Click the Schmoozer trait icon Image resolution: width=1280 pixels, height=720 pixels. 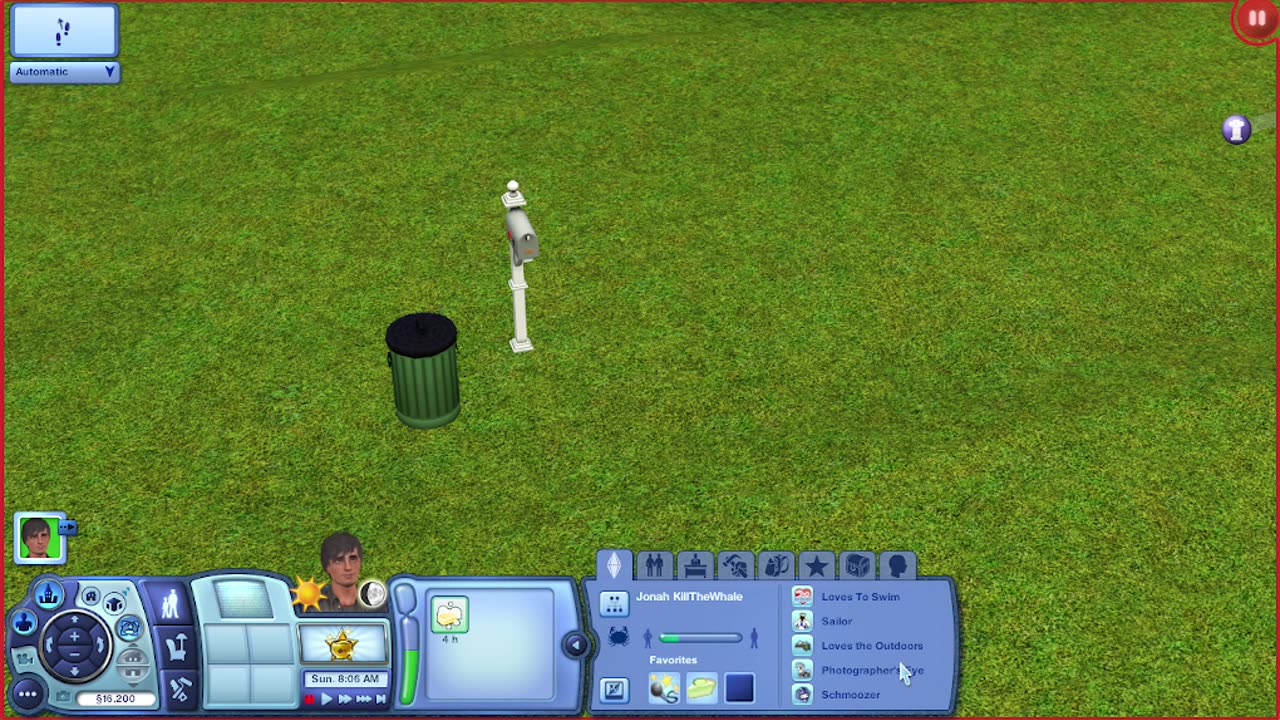pos(802,694)
